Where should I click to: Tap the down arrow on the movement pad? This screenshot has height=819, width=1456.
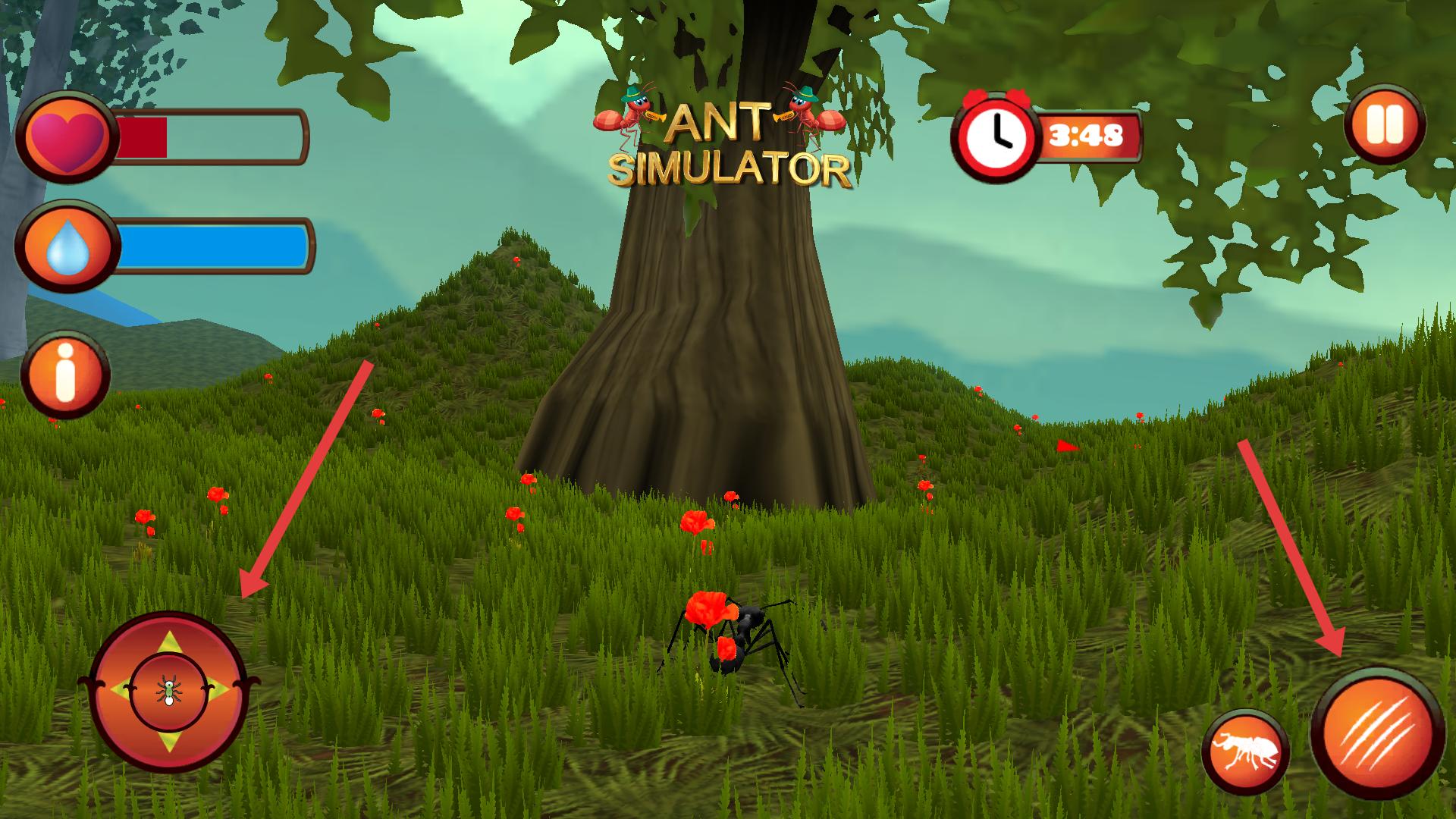[x=168, y=740]
